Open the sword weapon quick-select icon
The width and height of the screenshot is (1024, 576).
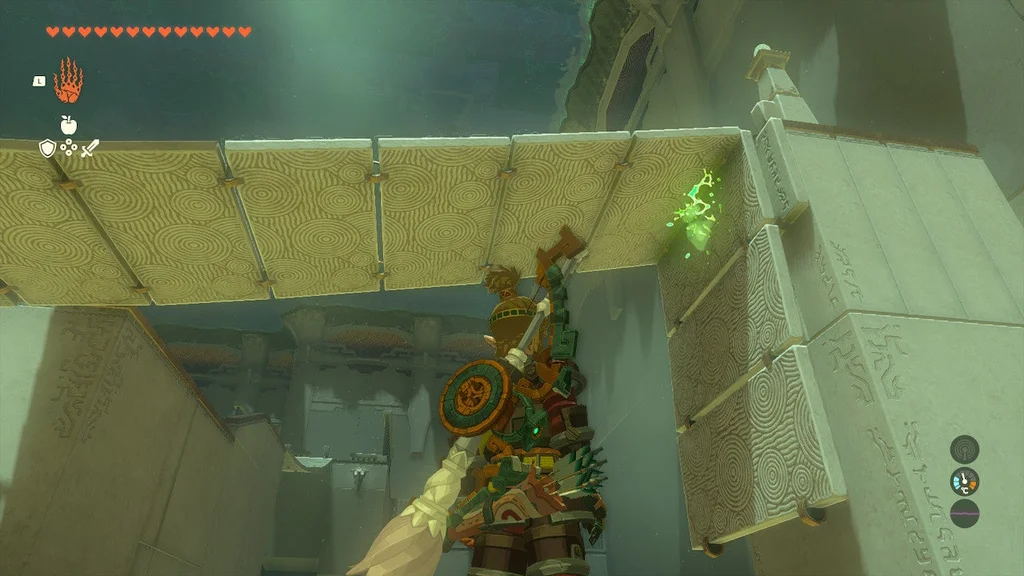(x=89, y=148)
